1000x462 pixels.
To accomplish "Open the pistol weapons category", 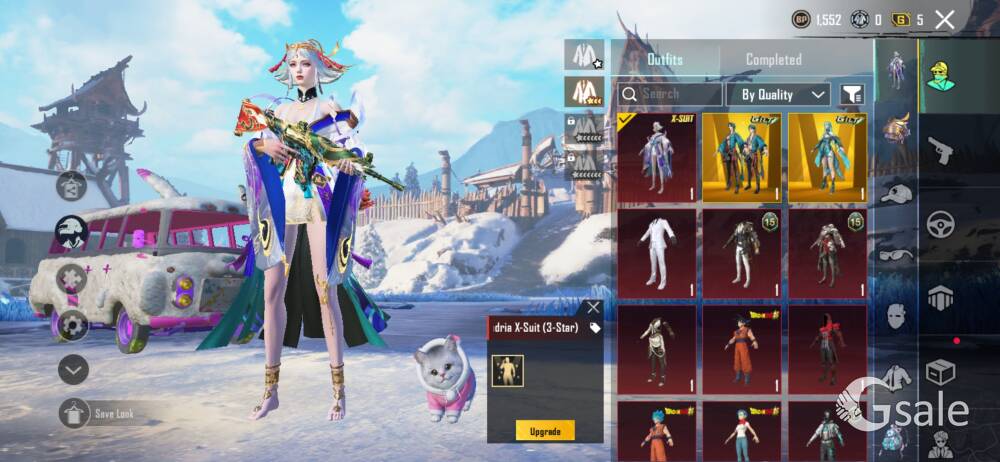I will 940,150.
